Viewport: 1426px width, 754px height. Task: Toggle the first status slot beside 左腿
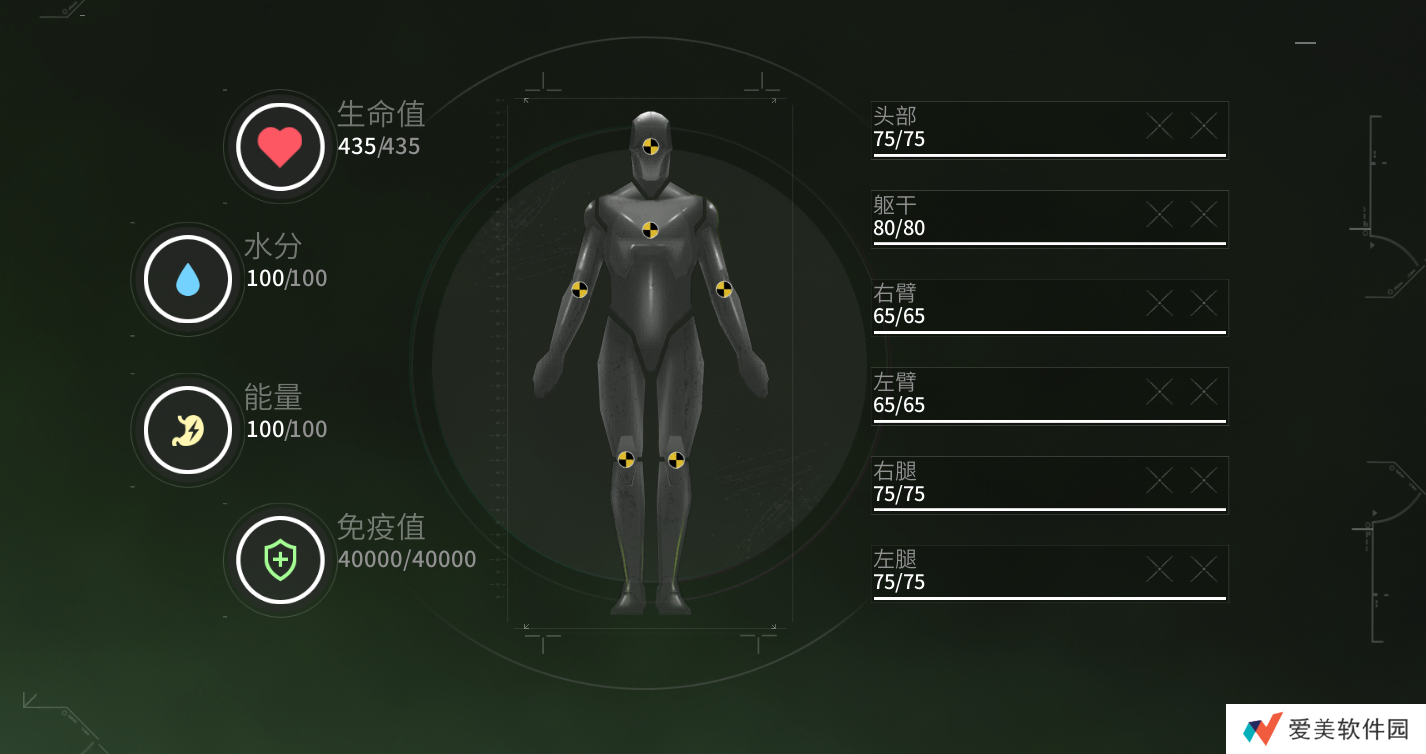(1158, 569)
